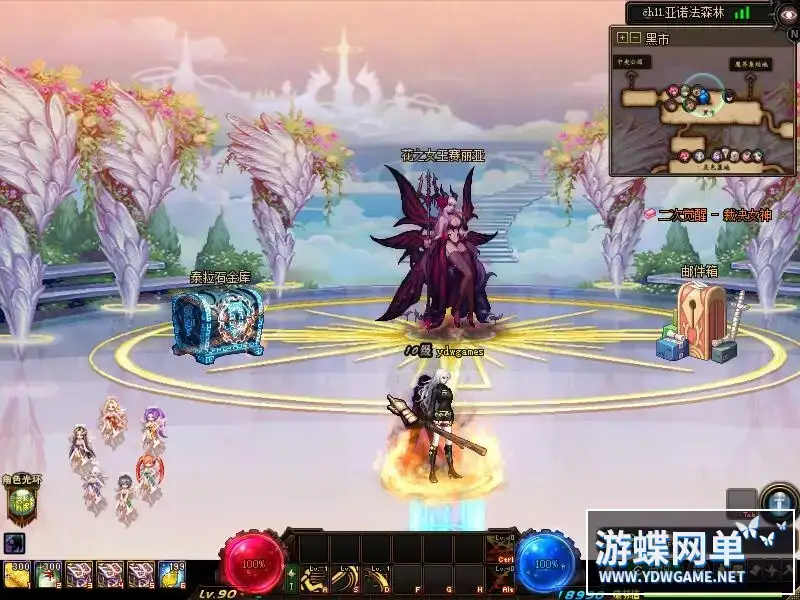Click the round blue T button
Image resolution: width=800 pixels, height=600 pixels.
pos(778,502)
